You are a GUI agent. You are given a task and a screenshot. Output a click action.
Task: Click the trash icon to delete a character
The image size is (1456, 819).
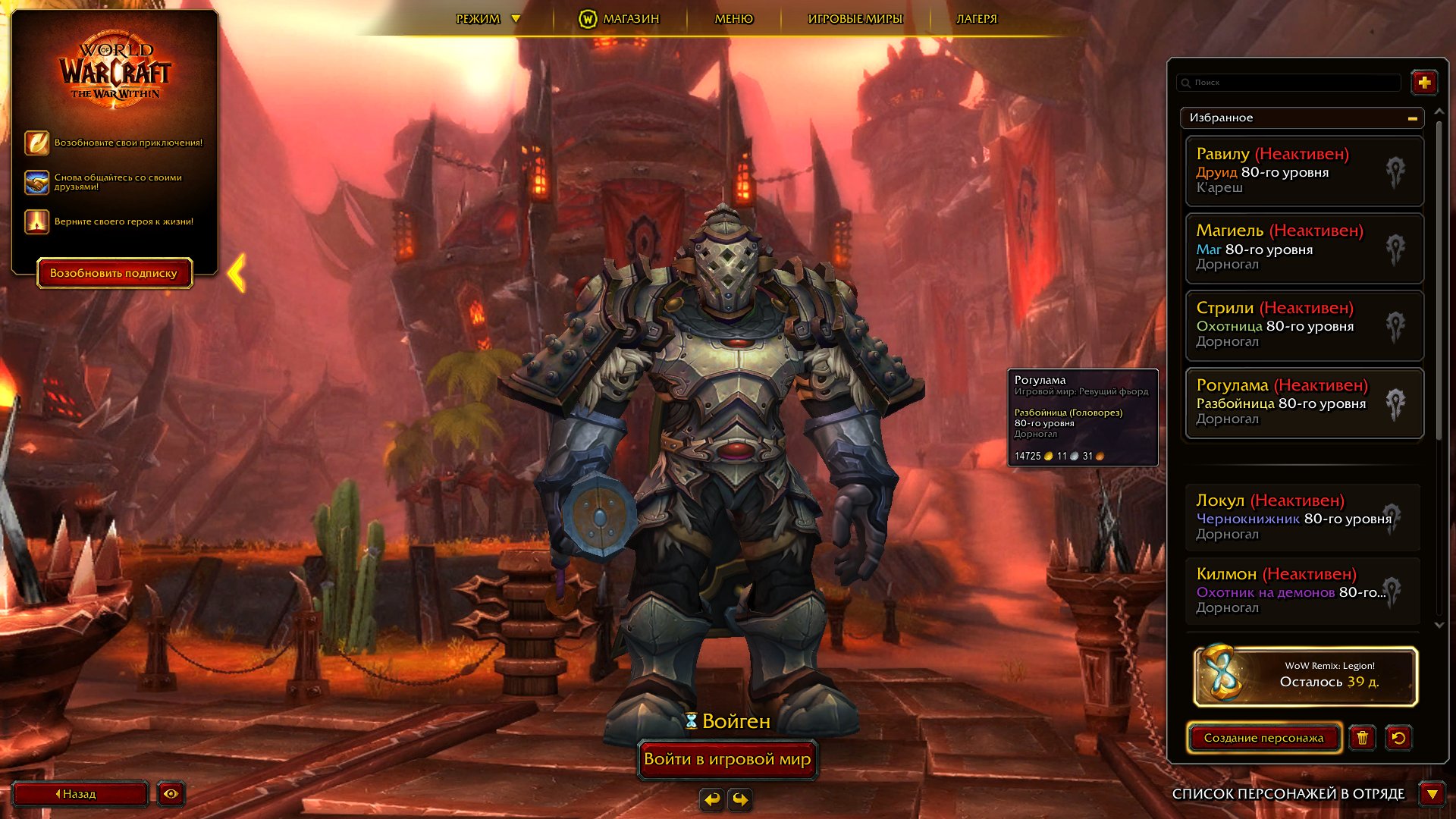(x=1363, y=738)
